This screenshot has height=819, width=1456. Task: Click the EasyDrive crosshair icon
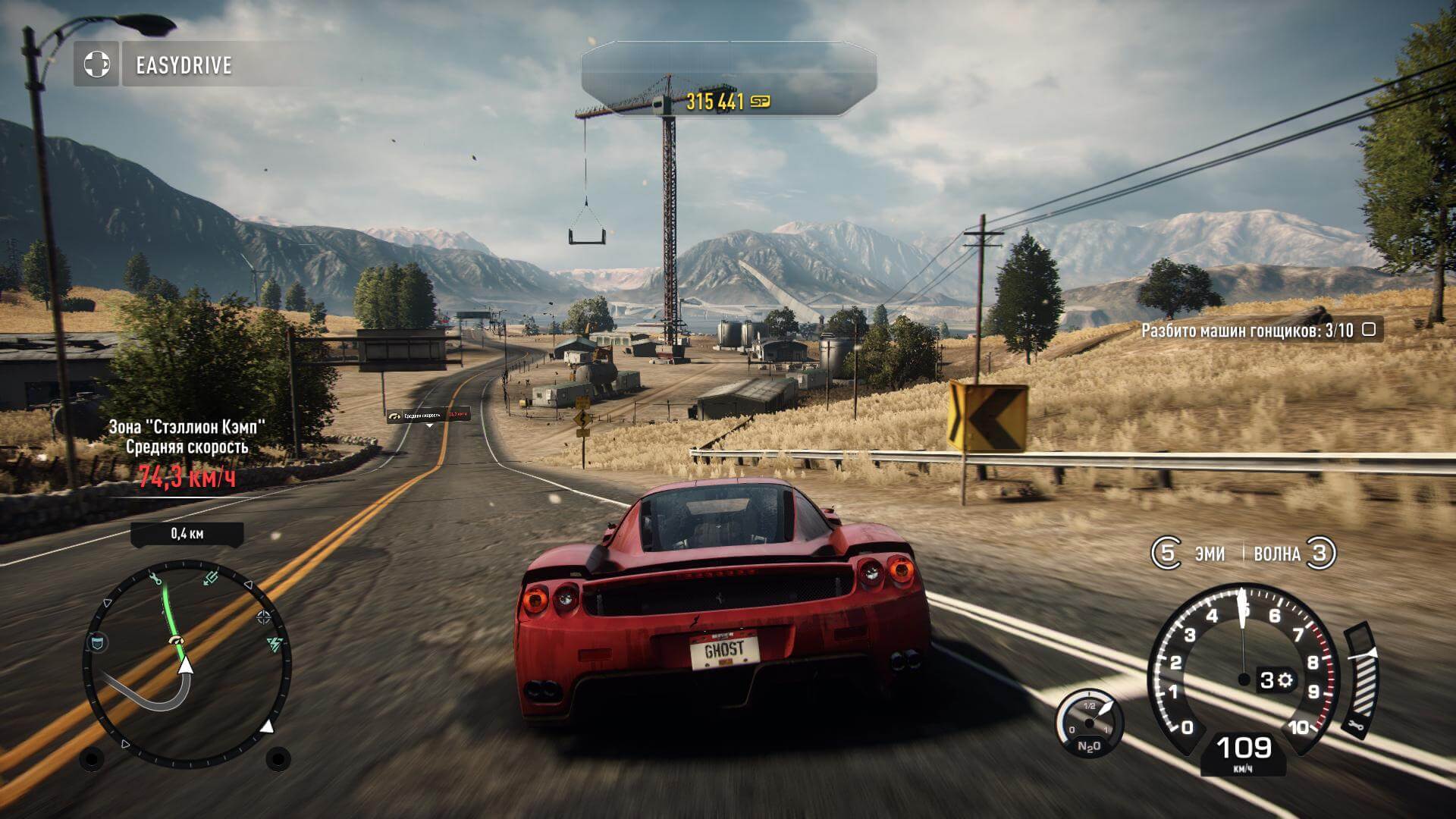tap(96, 64)
